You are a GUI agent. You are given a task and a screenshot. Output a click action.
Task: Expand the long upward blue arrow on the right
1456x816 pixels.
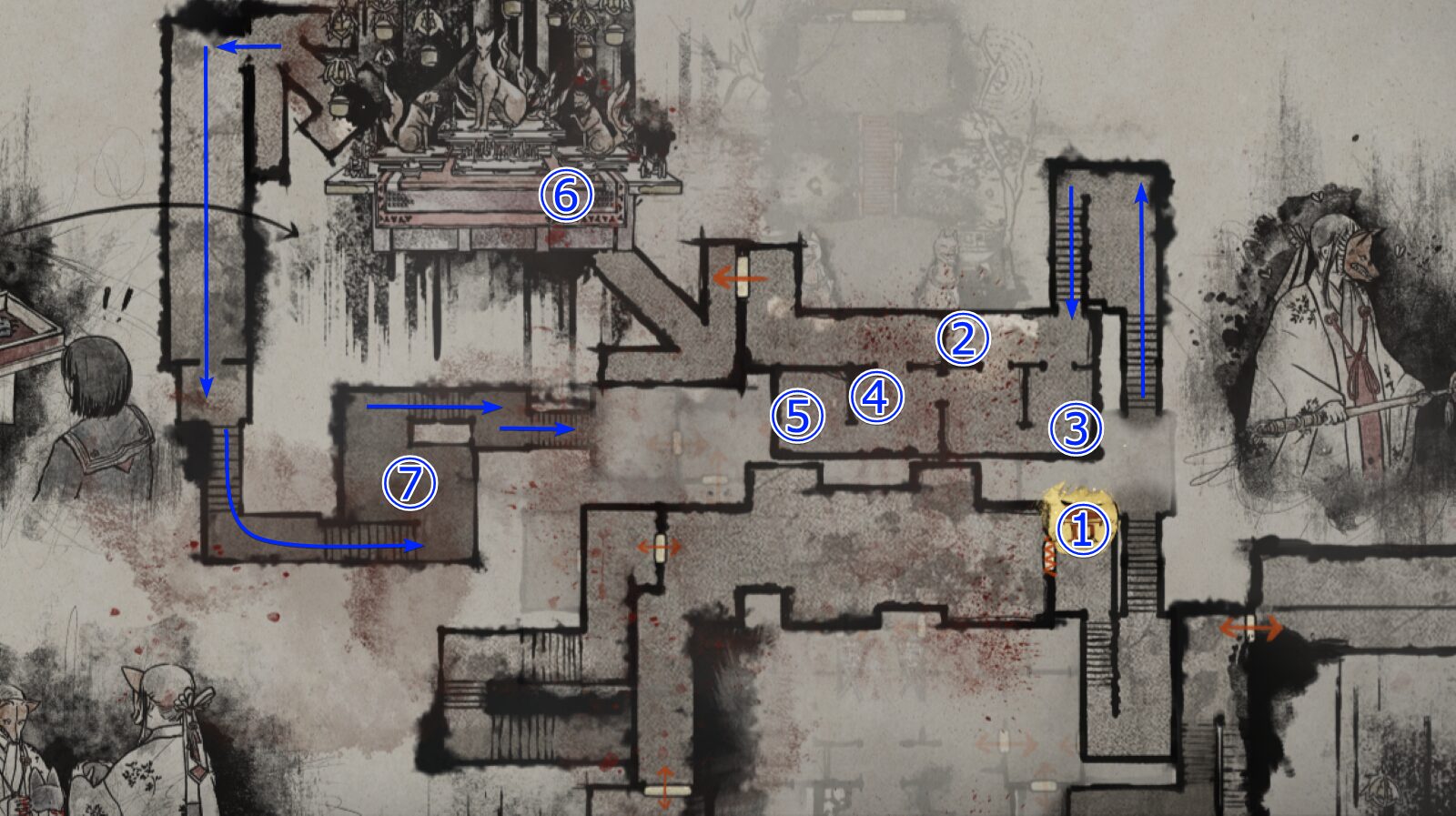click(x=1142, y=291)
